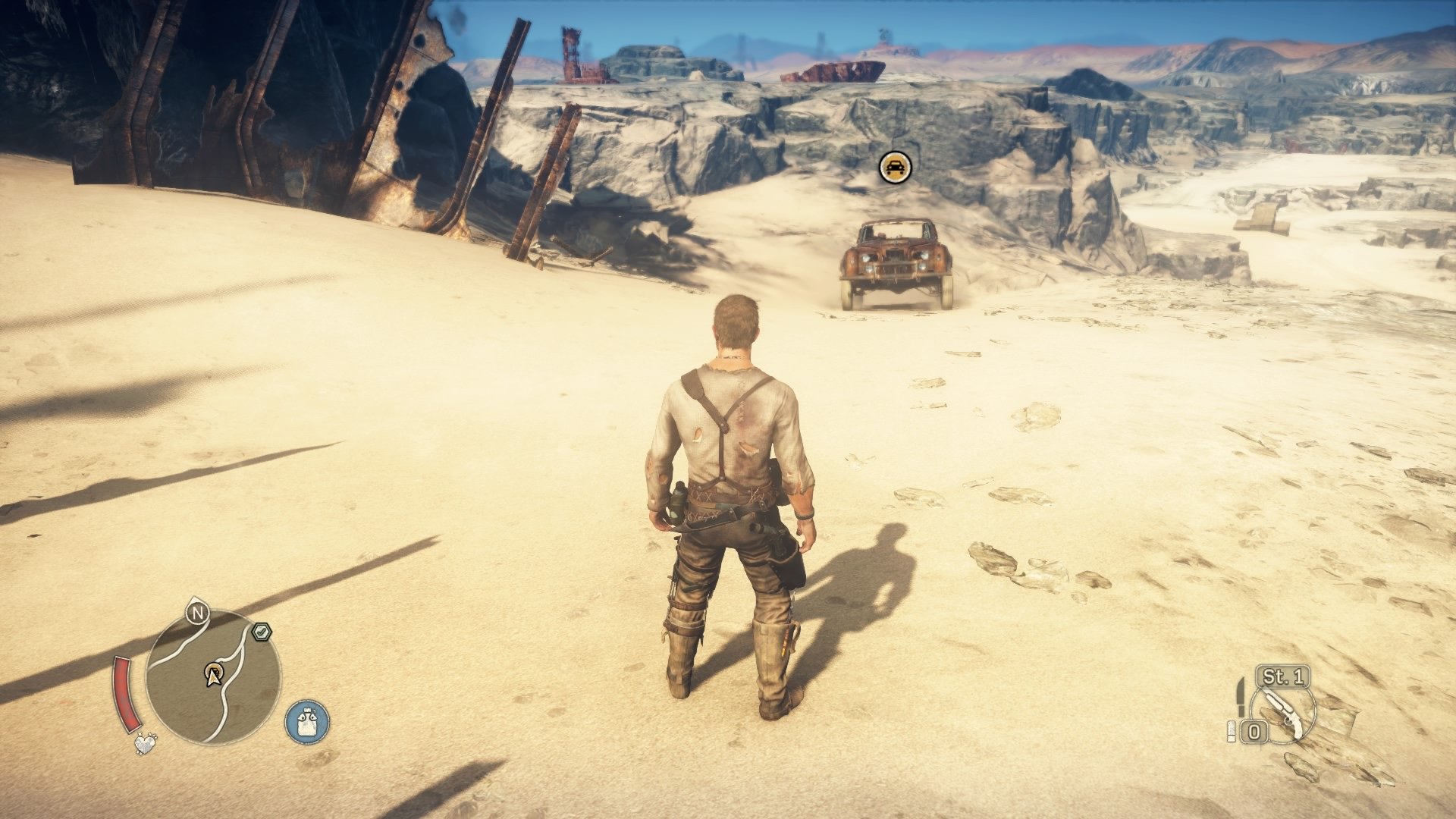Click the N compass marker on the minimap
The width and height of the screenshot is (1456, 819).
pos(197,613)
